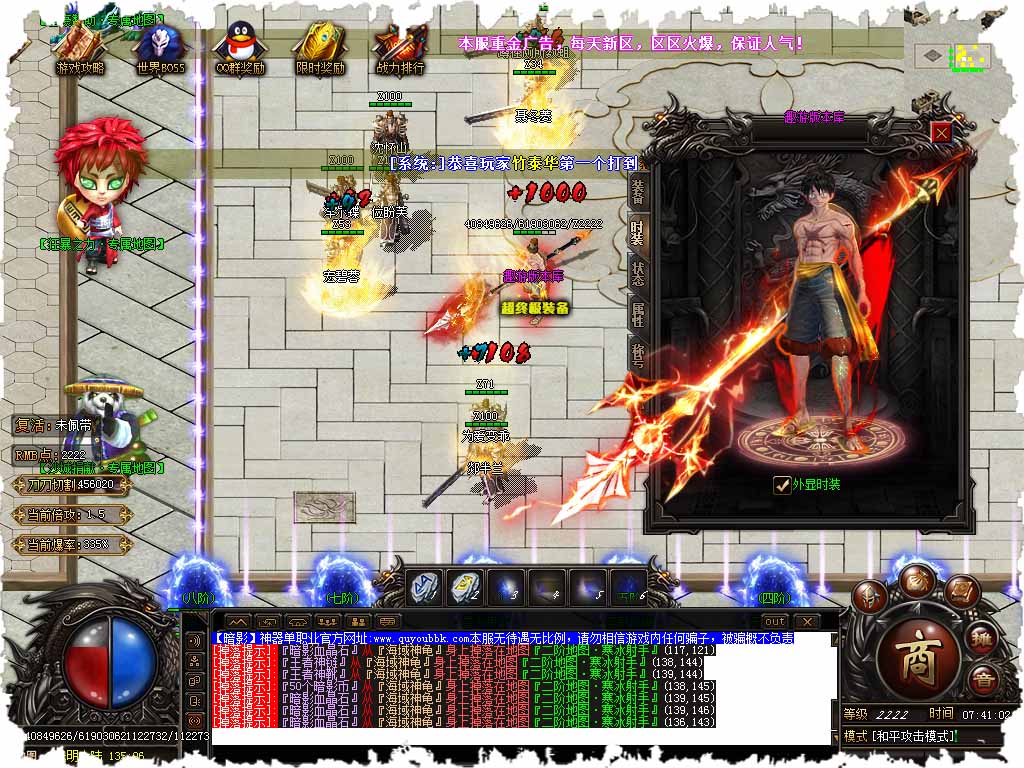Screen dimensions: 1024x768
Task: Open the helmet character icon
Action: (x=870, y=596)
